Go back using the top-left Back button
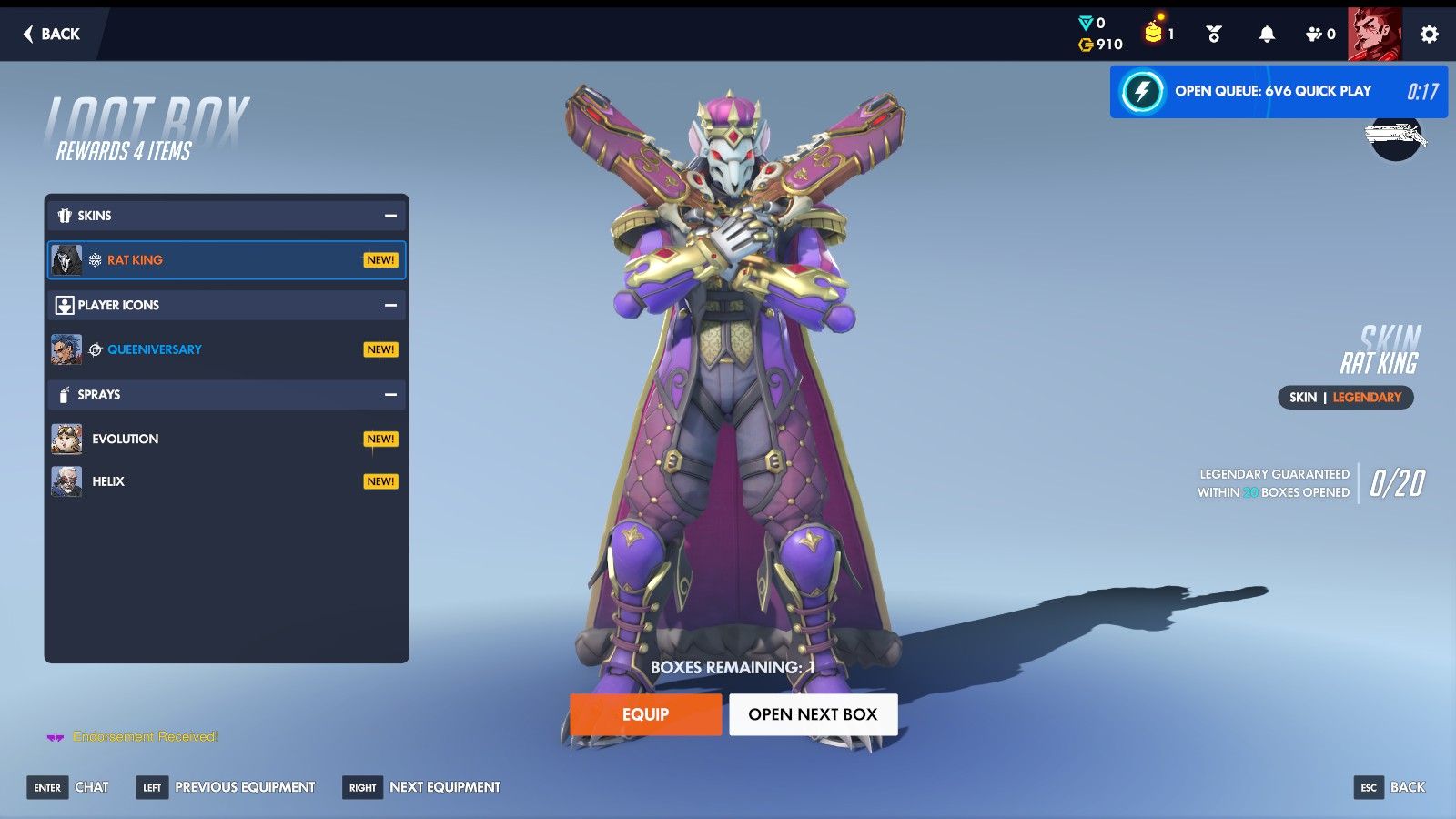This screenshot has height=819, width=1456. pos(52,34)
